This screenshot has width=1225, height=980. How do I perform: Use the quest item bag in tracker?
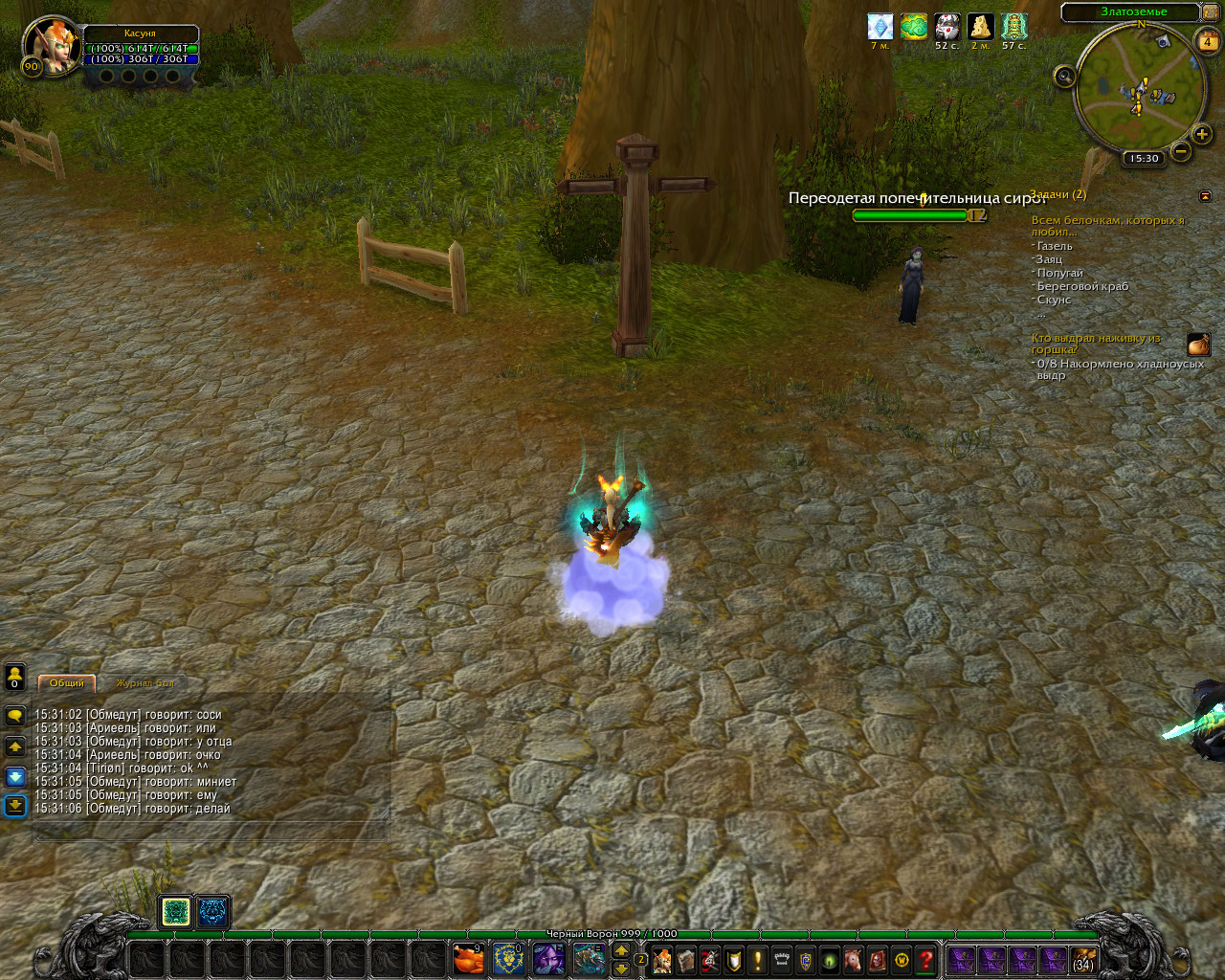point(1198,345)
